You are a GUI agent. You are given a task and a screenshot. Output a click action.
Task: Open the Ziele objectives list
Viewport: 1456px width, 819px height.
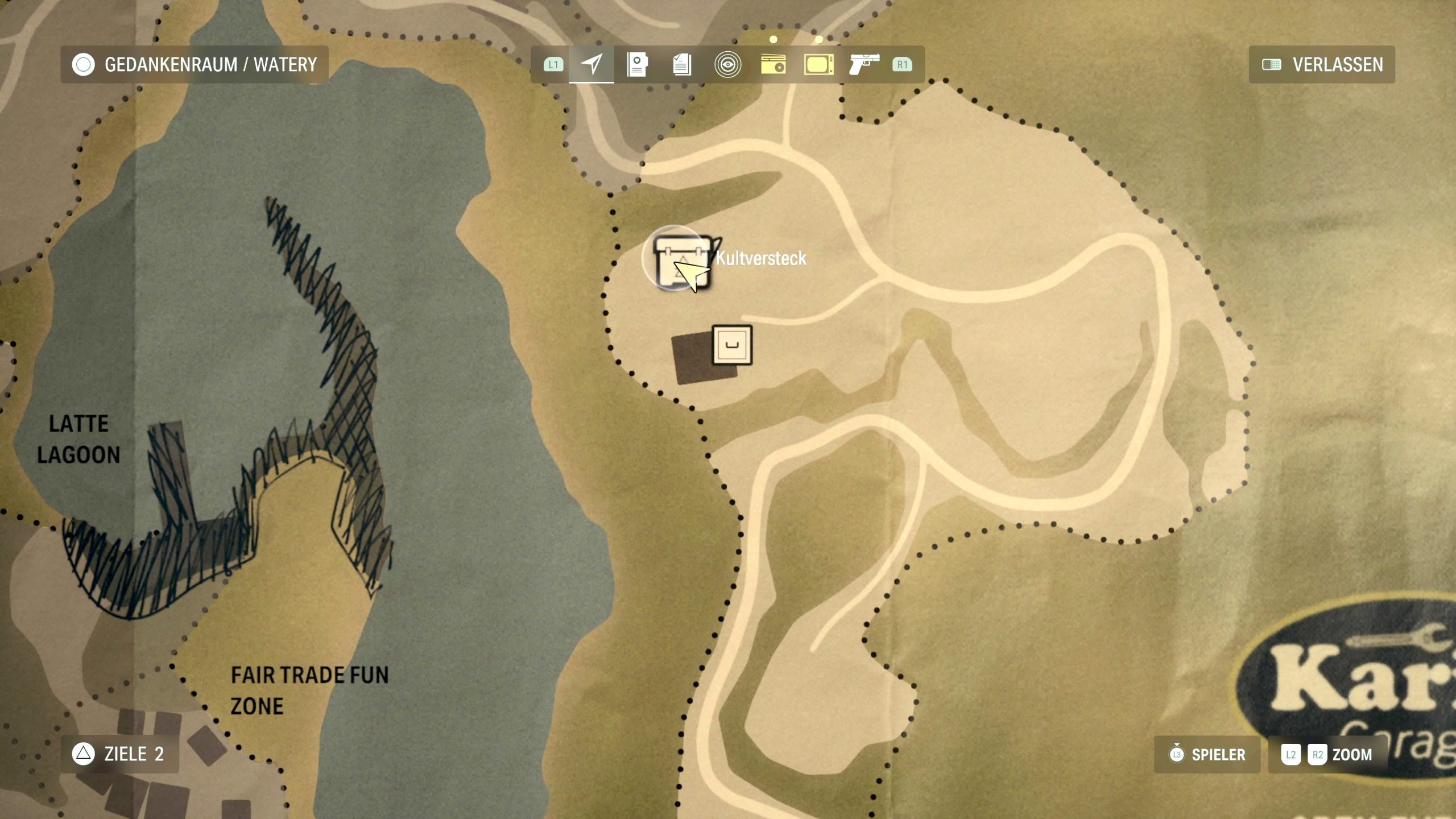[x=120, y=754]
